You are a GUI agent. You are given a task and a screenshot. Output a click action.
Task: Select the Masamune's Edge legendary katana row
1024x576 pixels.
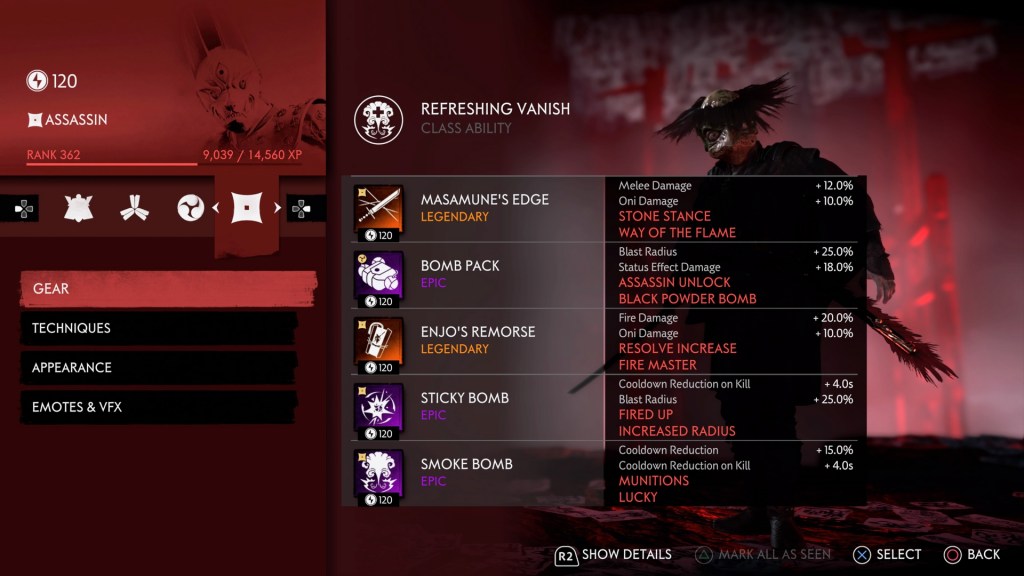click(478, 208)
